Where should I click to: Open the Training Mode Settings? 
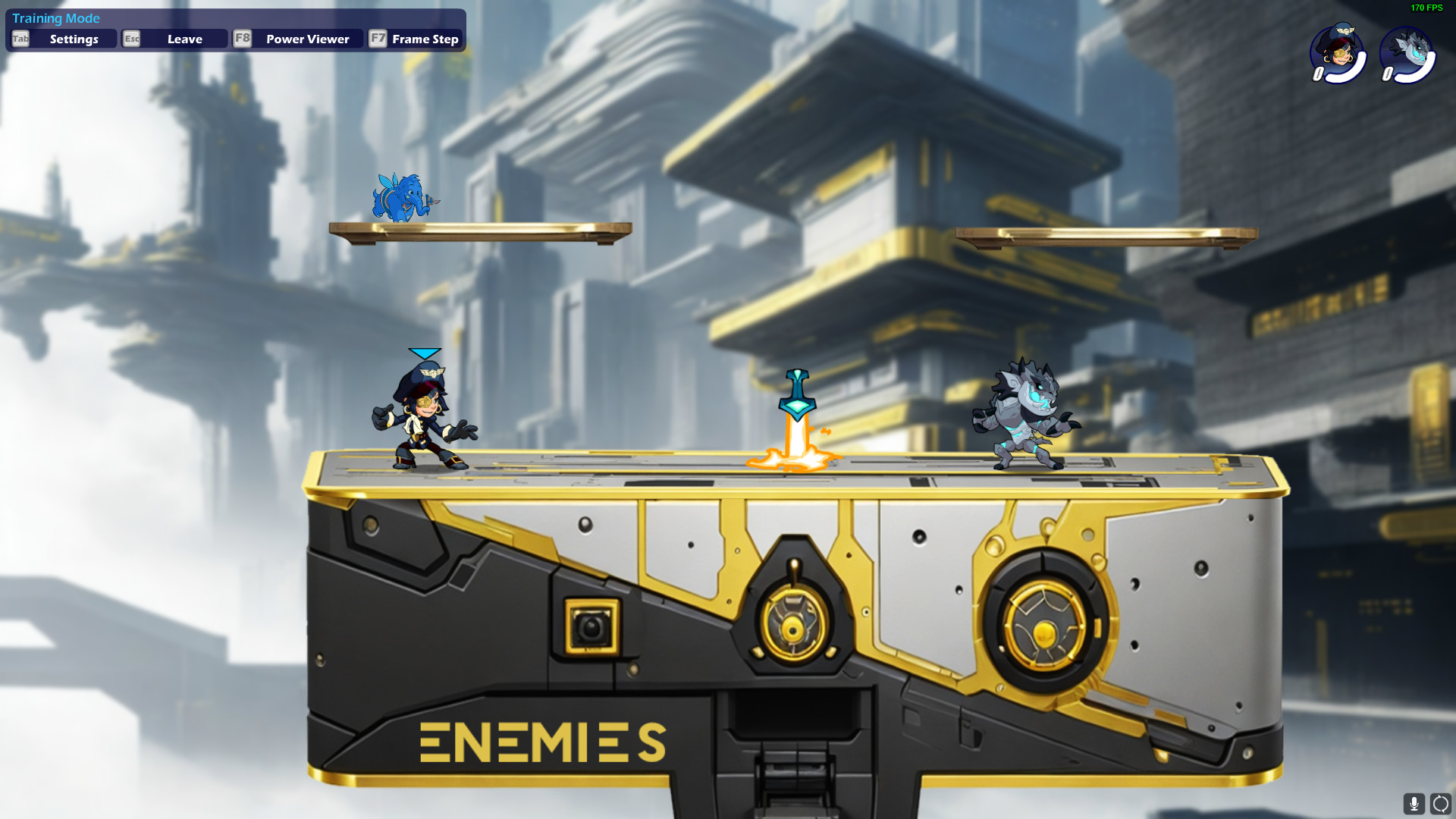[x=72, y=39]
